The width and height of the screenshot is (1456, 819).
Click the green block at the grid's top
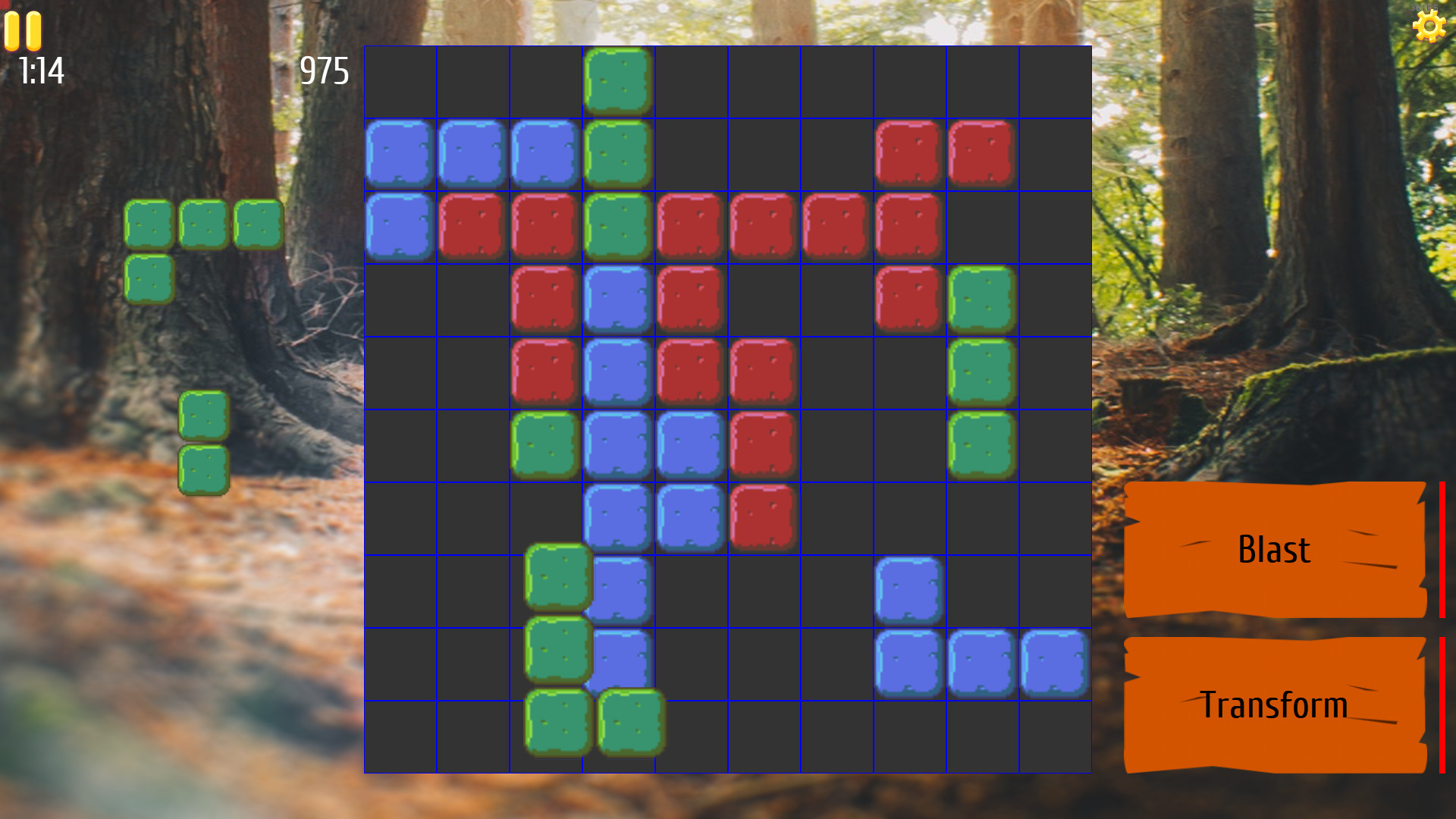[618, 81]
